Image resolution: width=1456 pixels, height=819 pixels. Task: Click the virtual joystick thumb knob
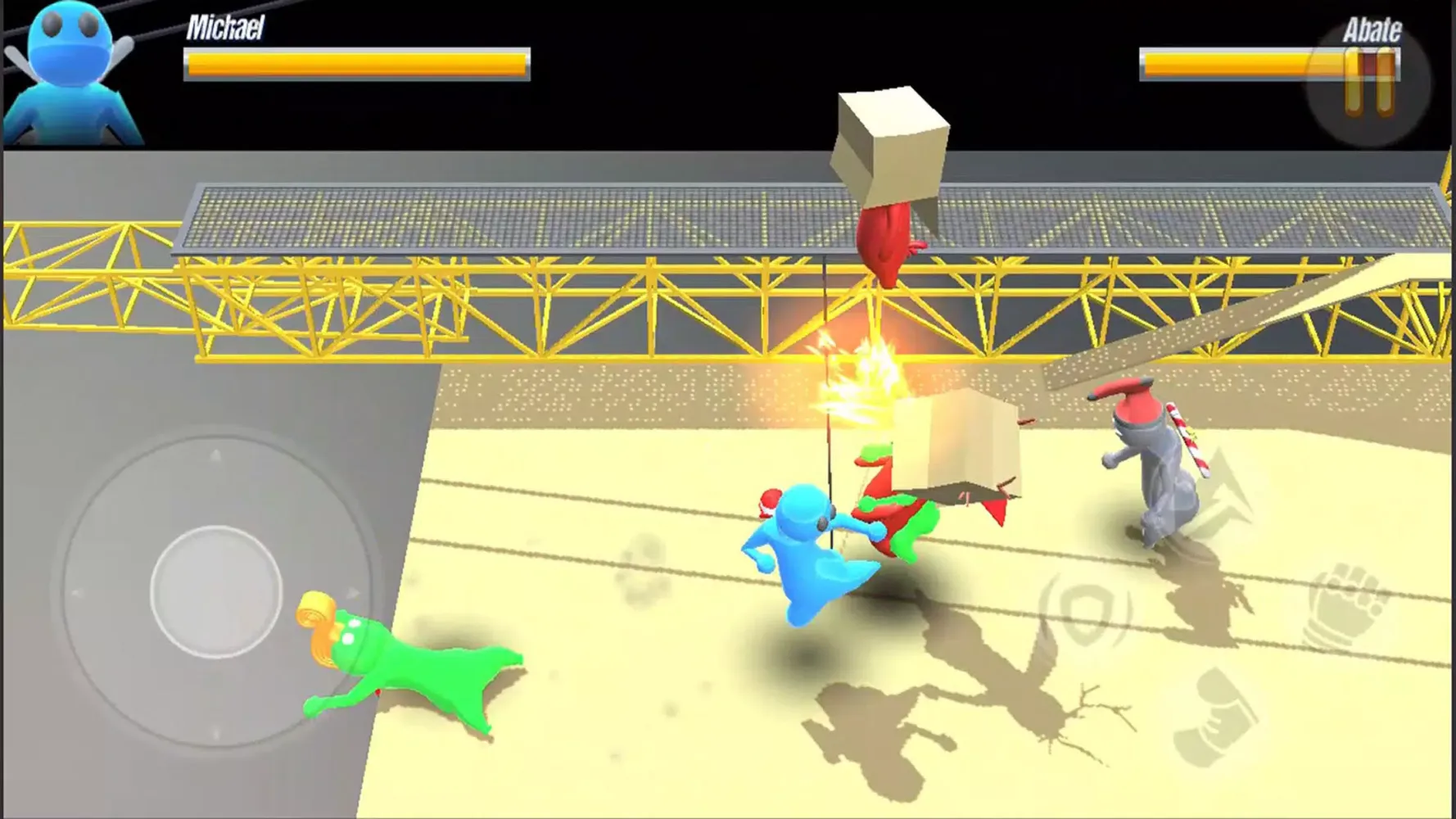coord(216,591)
